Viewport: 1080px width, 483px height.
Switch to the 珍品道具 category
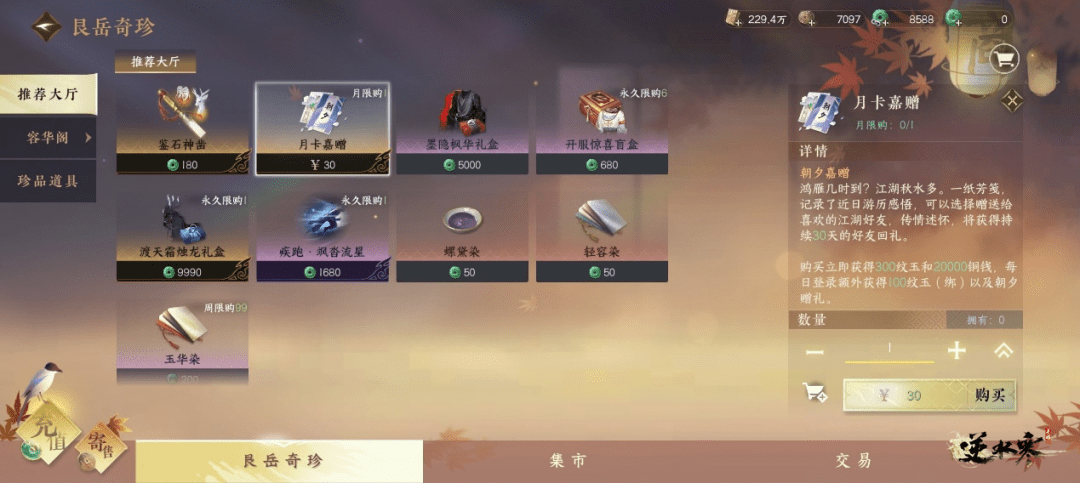point(48,181)
